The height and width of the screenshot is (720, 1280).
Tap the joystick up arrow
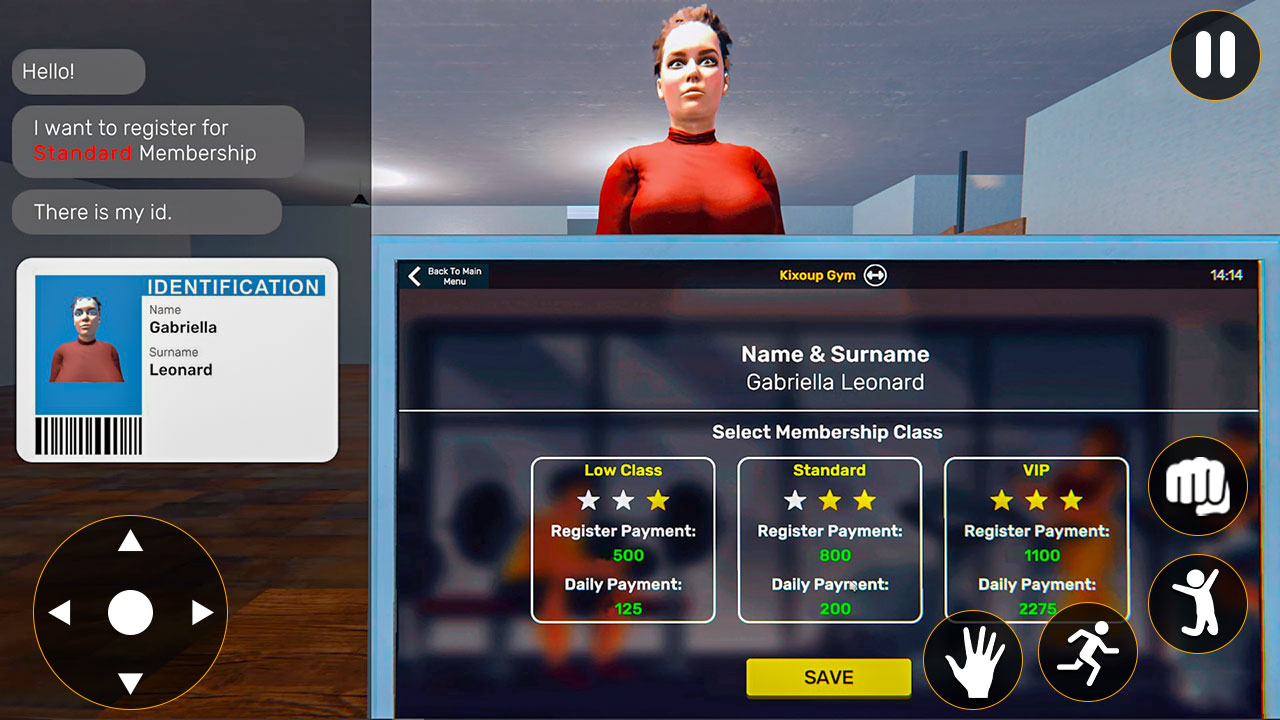(130, 540)
